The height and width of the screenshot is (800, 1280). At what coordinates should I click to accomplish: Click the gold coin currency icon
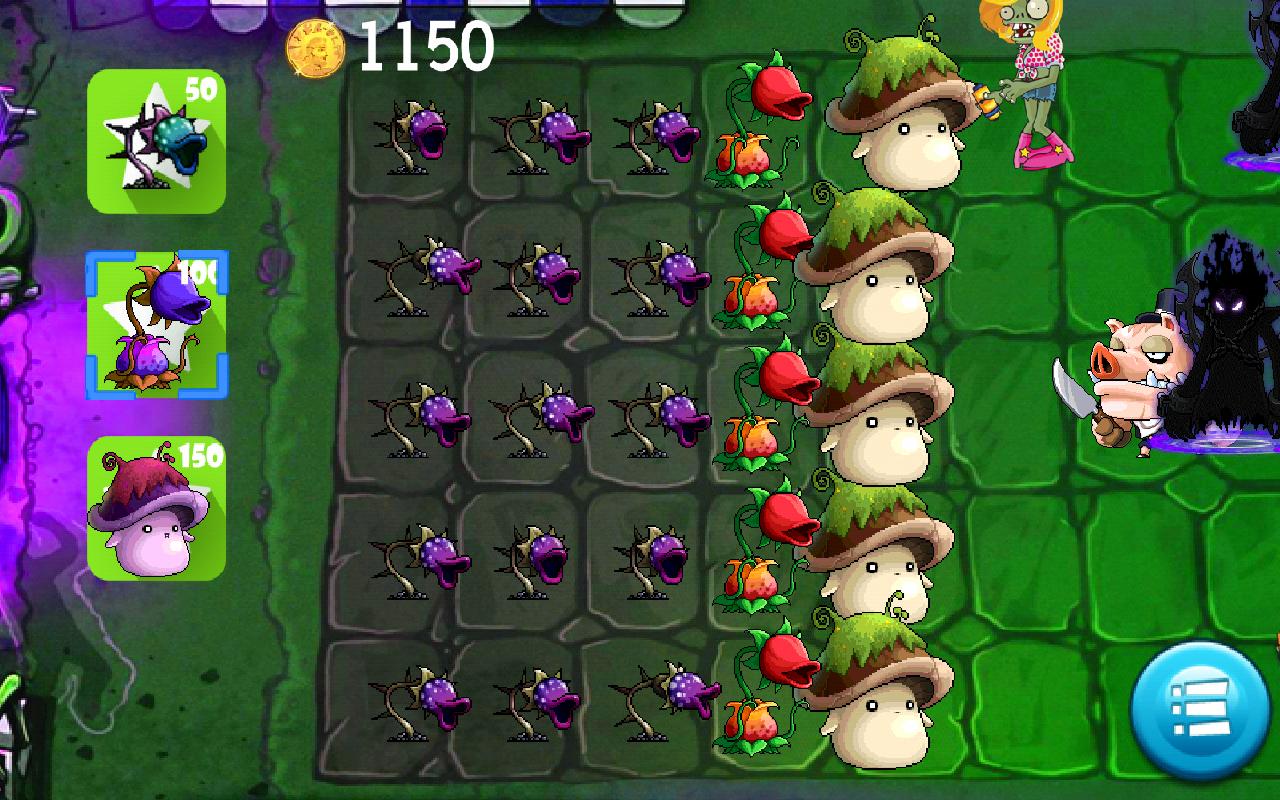[314, 48]
